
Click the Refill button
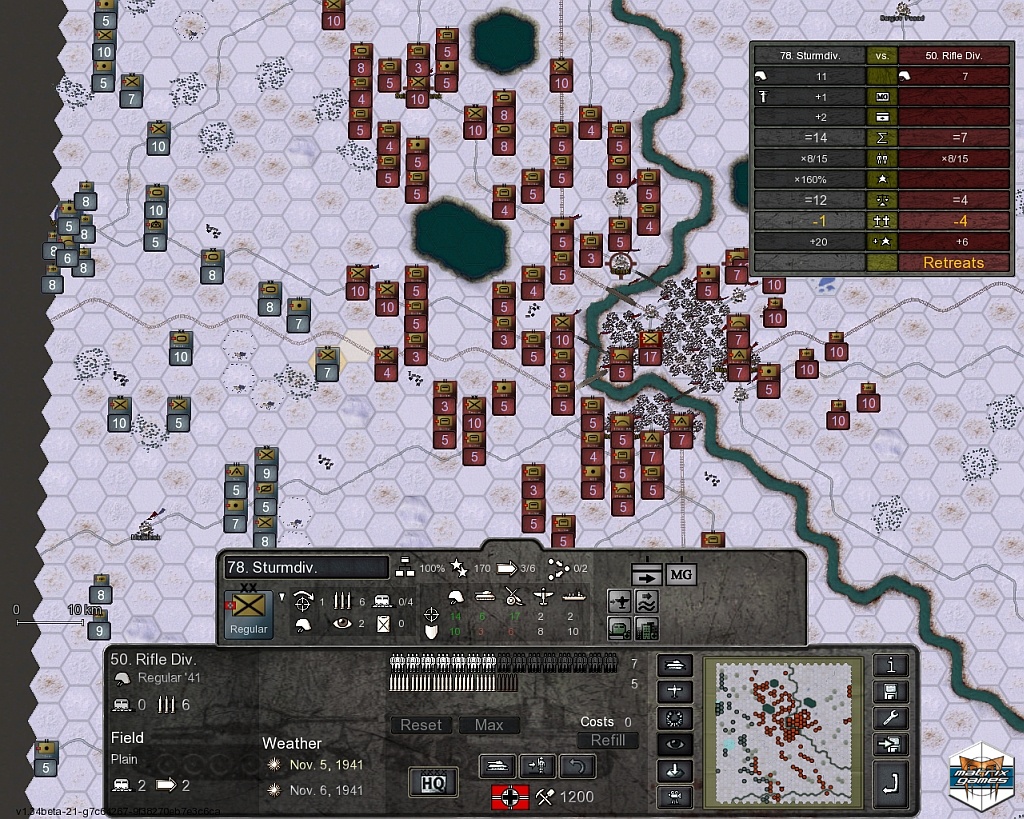pyautogui.click(x=607, y=740)
